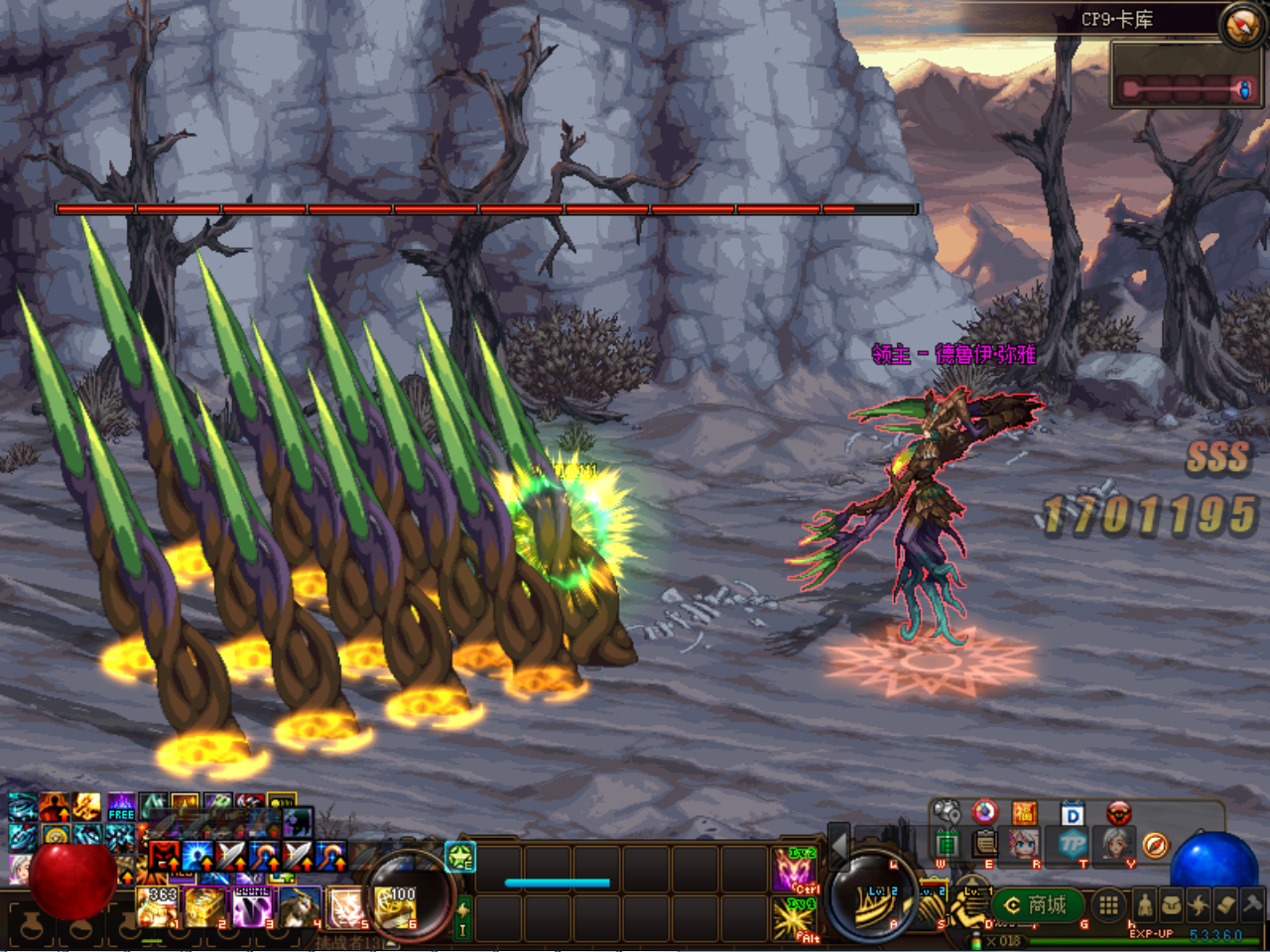Use the scroll item with 100 count
1270x952 pixels.
click(396, 906)
